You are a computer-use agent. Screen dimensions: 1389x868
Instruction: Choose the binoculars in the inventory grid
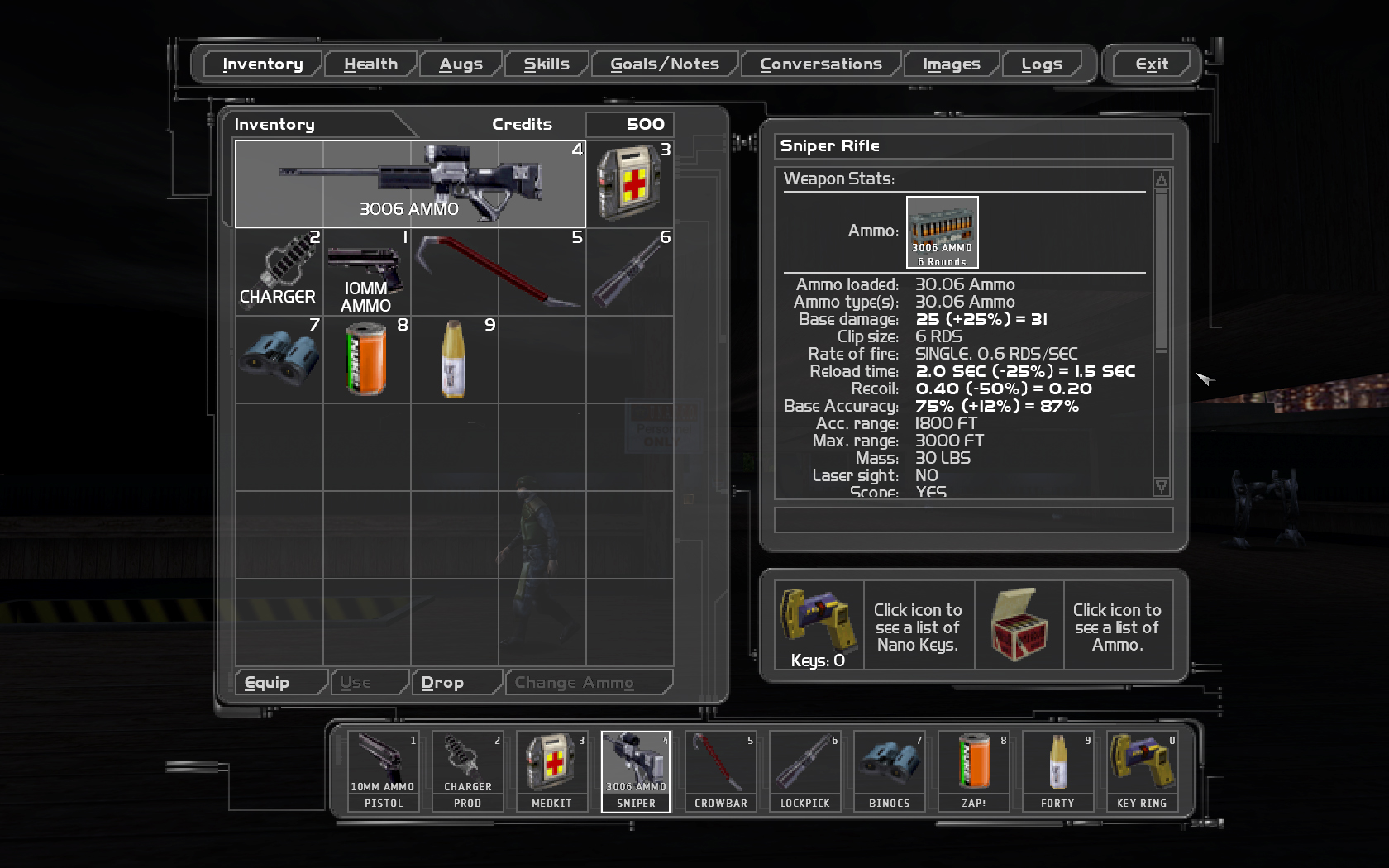click(279, 359)
